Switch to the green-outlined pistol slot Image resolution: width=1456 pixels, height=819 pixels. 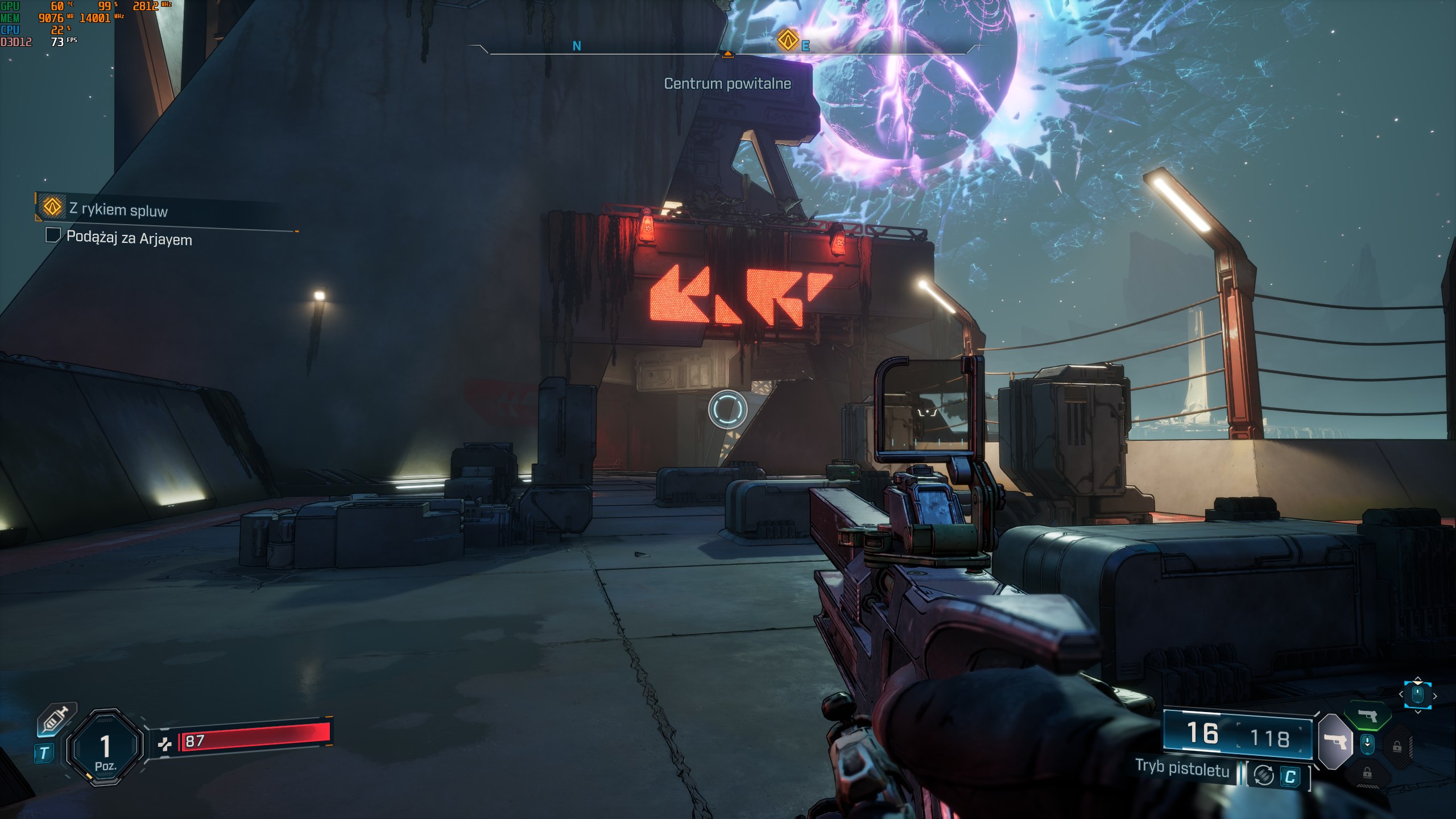1368,715
